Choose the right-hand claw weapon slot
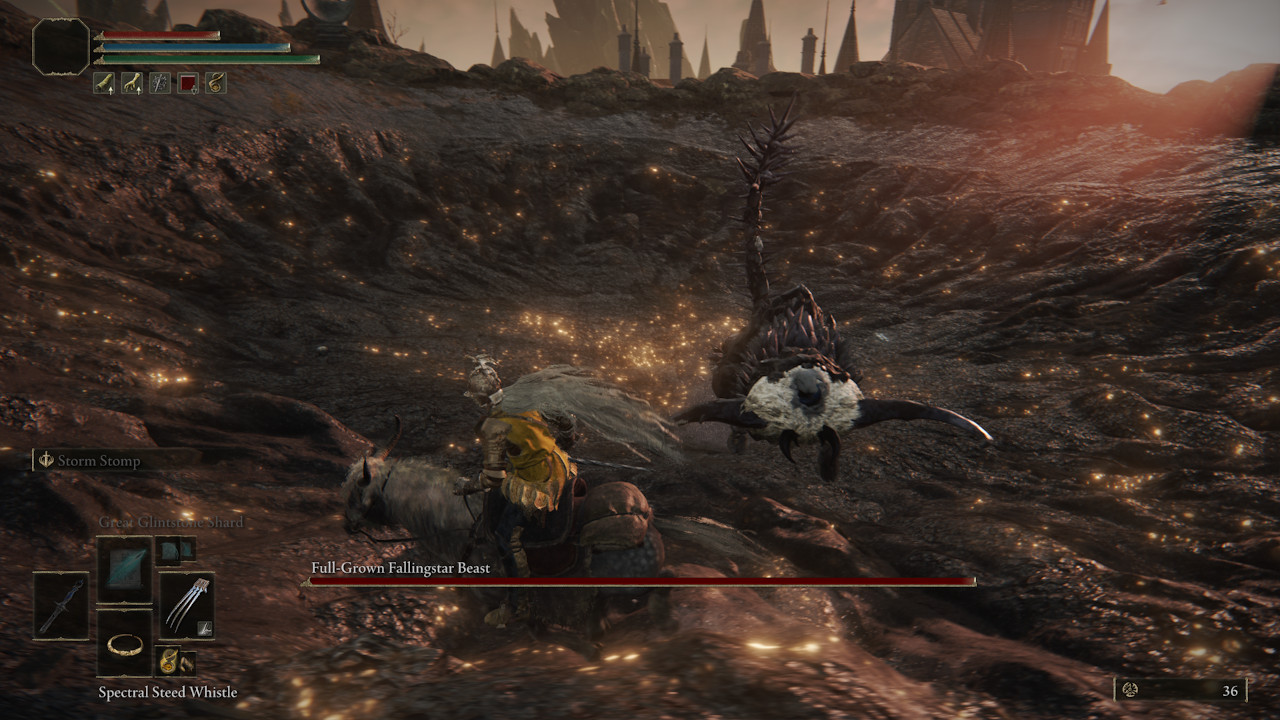Screen dimensions: 1280x720 pos(187,605)
